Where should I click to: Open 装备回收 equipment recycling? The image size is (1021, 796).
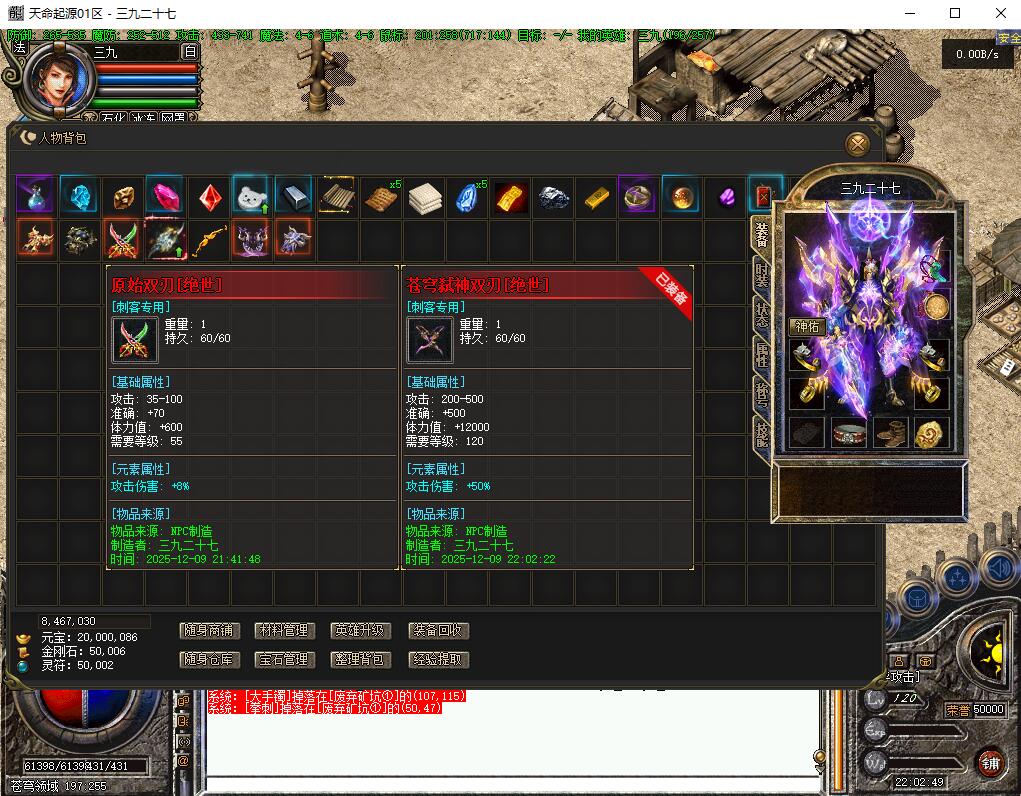point(438,631)
